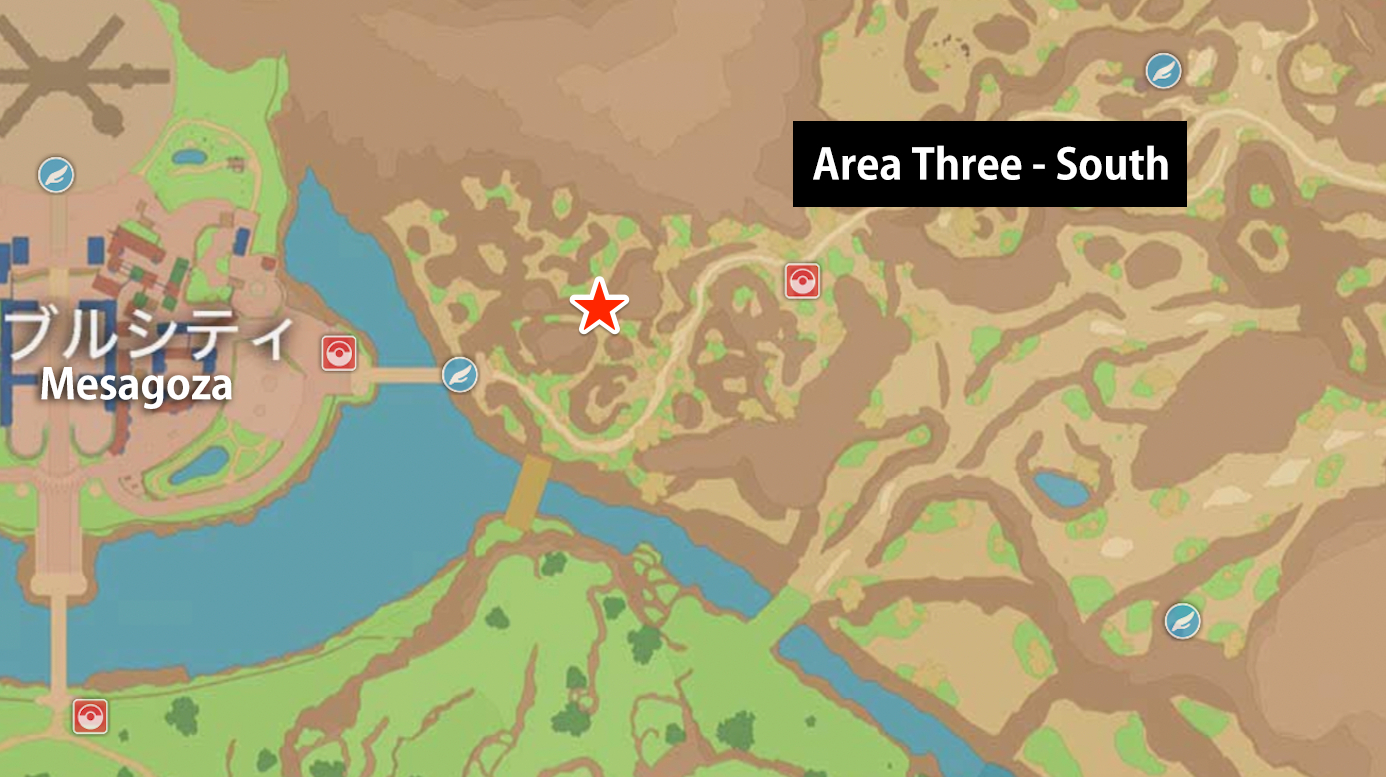1386x777 pixels.
Task: Select the Area Three - South title banner
Action: 989,165
